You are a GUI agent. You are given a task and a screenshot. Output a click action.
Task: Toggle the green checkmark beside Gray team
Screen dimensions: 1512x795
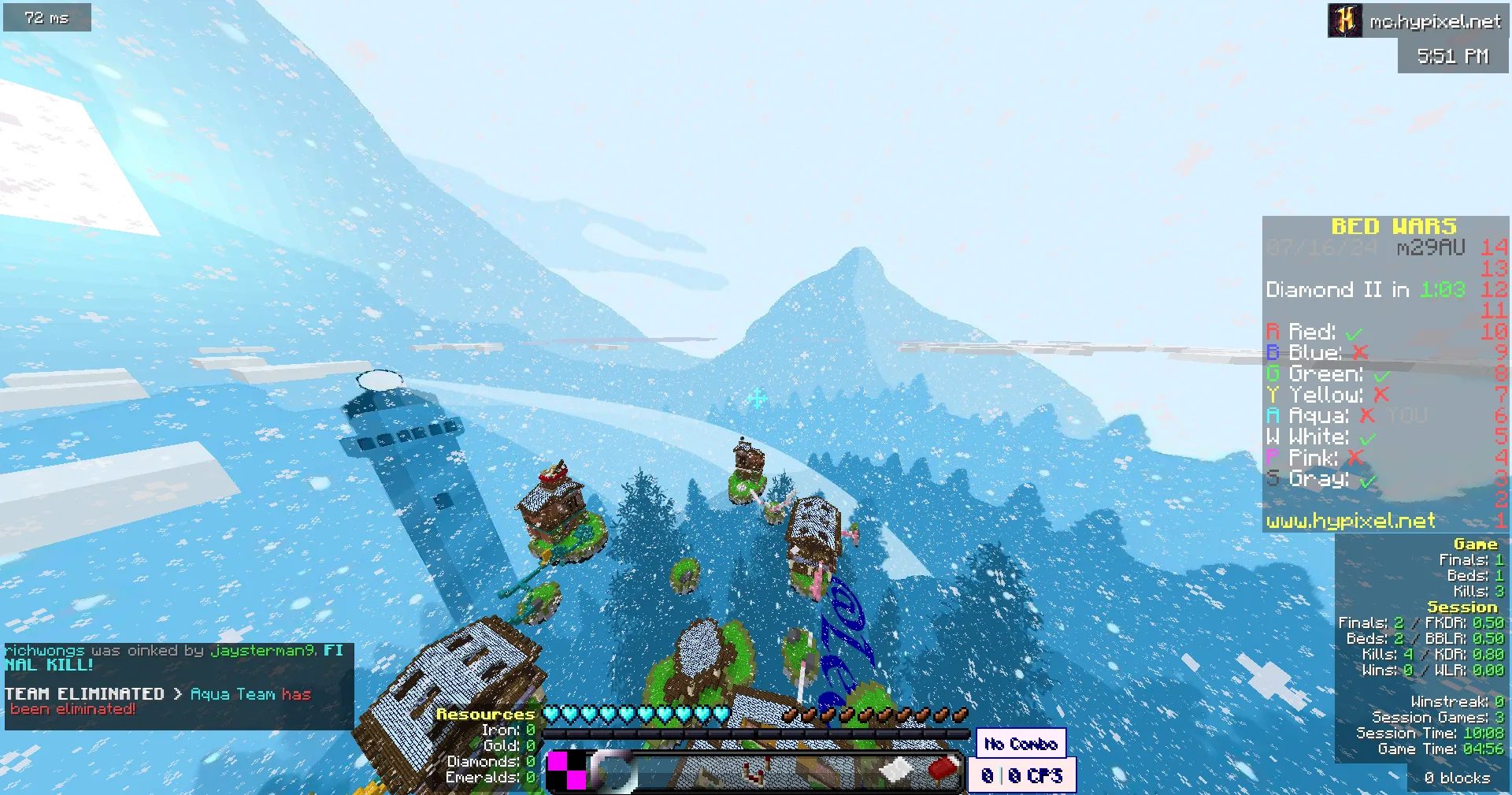(1370, 479)
